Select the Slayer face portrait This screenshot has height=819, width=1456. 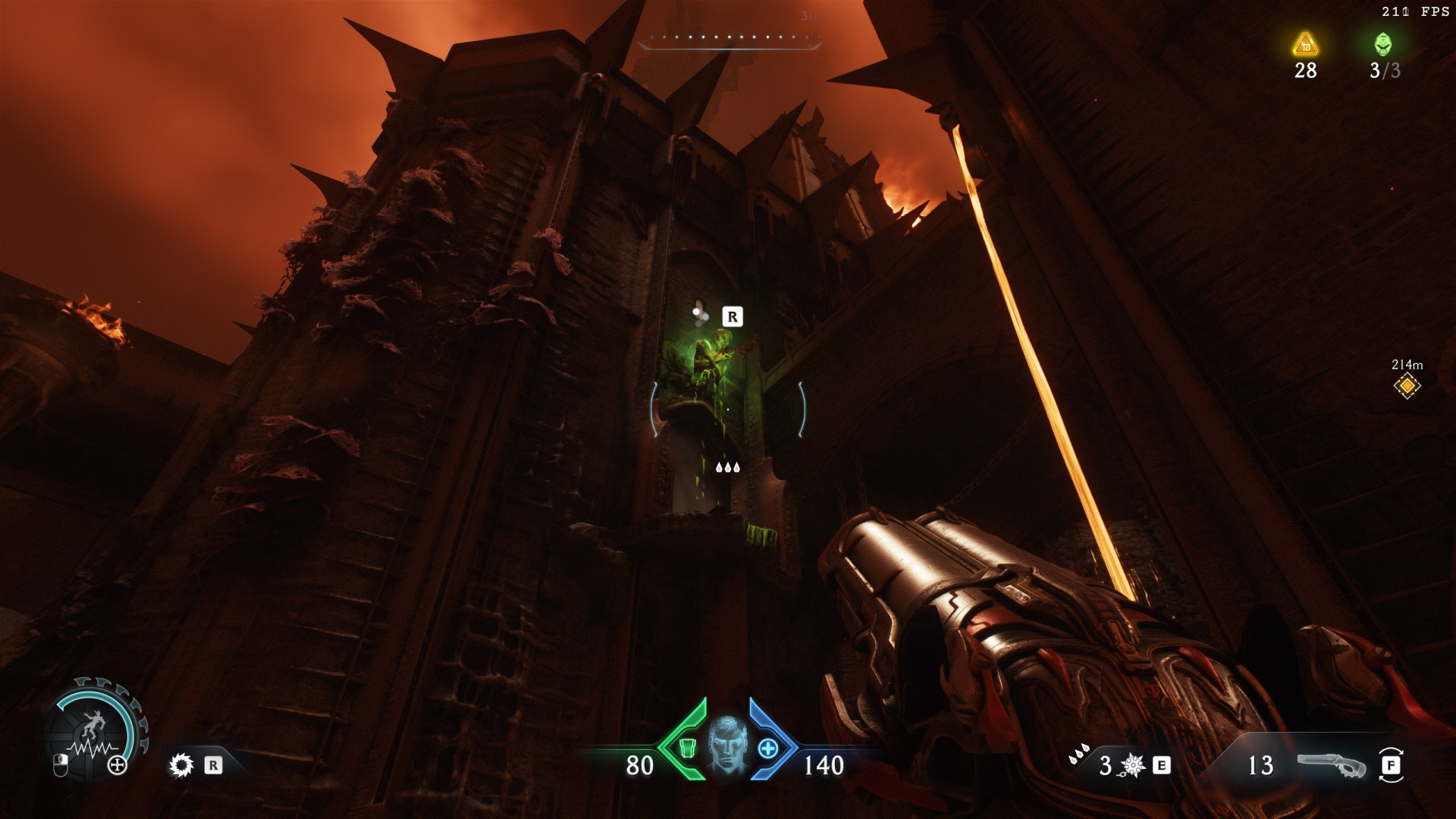[x=728, y=747]
